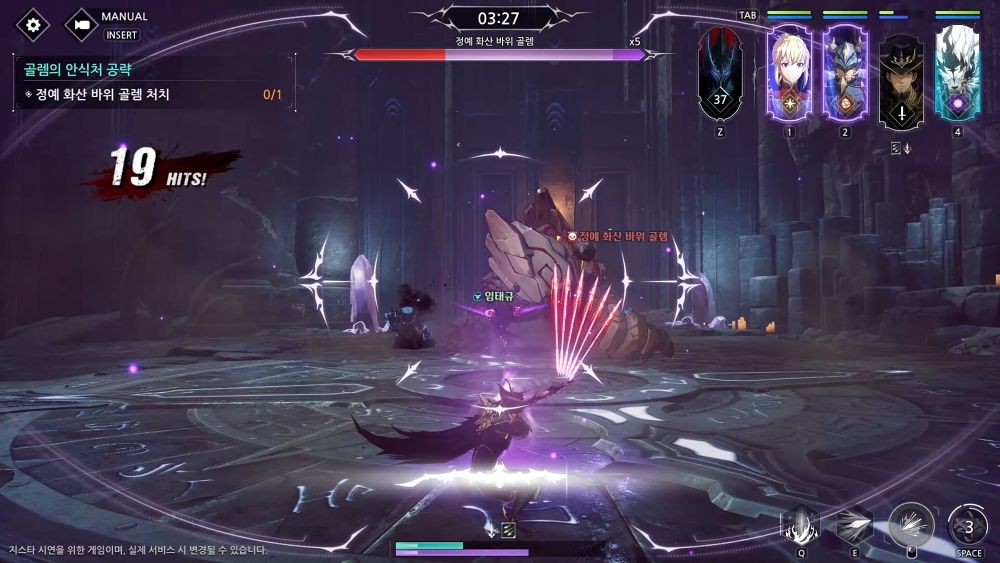Activate the dodge icon showing 3 charges
This screenshot has width=1000, height=563.
[x=967, y=524]
